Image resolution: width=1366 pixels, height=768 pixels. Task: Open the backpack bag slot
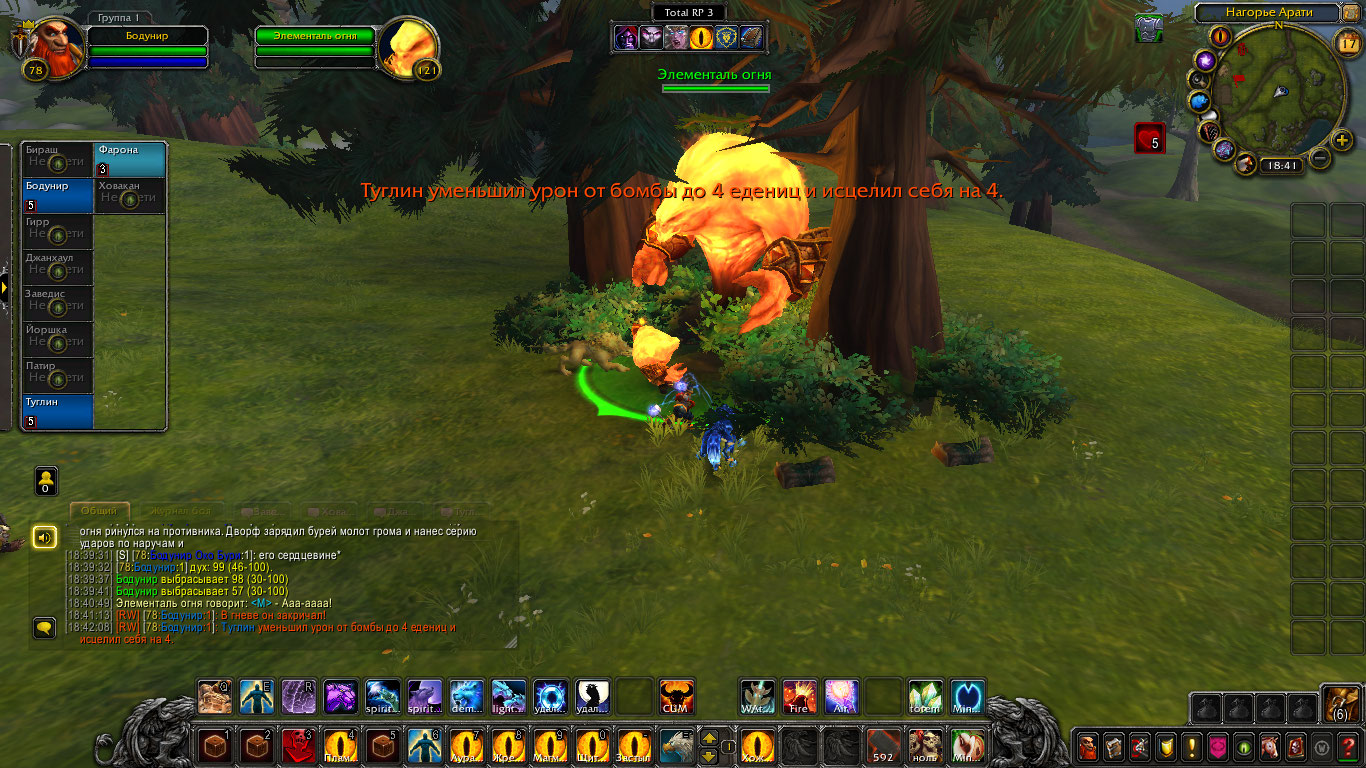(x=1339, y=706)
